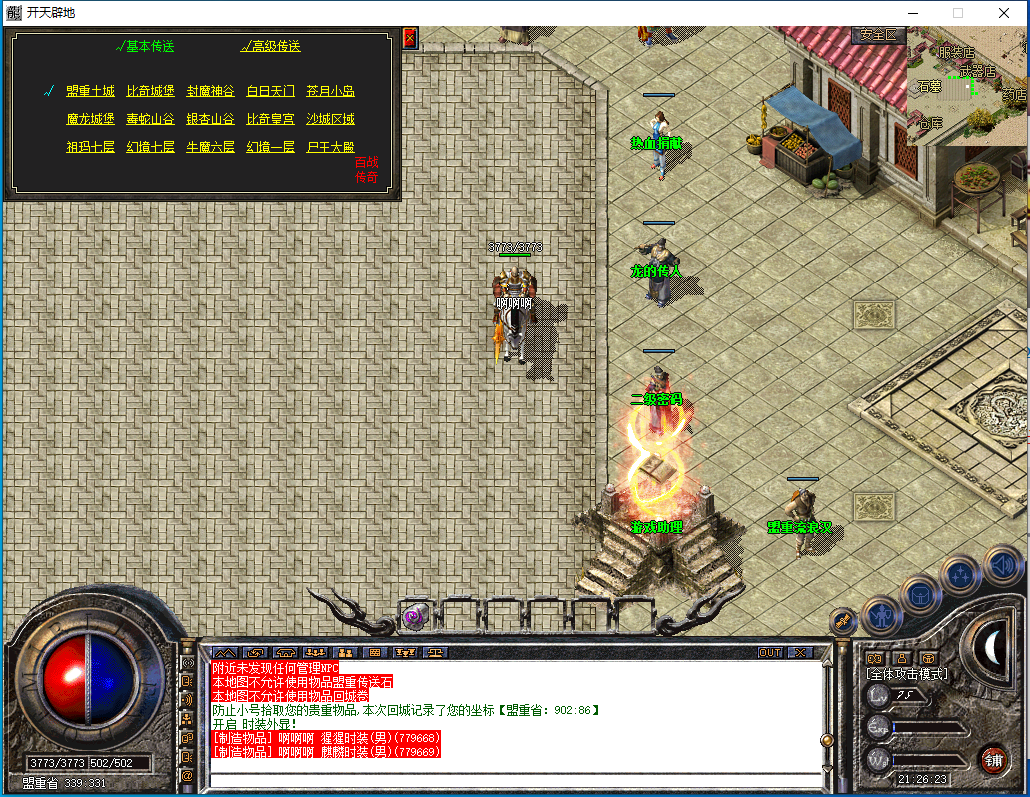Click the OUT button above the chat
Viewport: 1030px width, 797px height.
[770, 652]
